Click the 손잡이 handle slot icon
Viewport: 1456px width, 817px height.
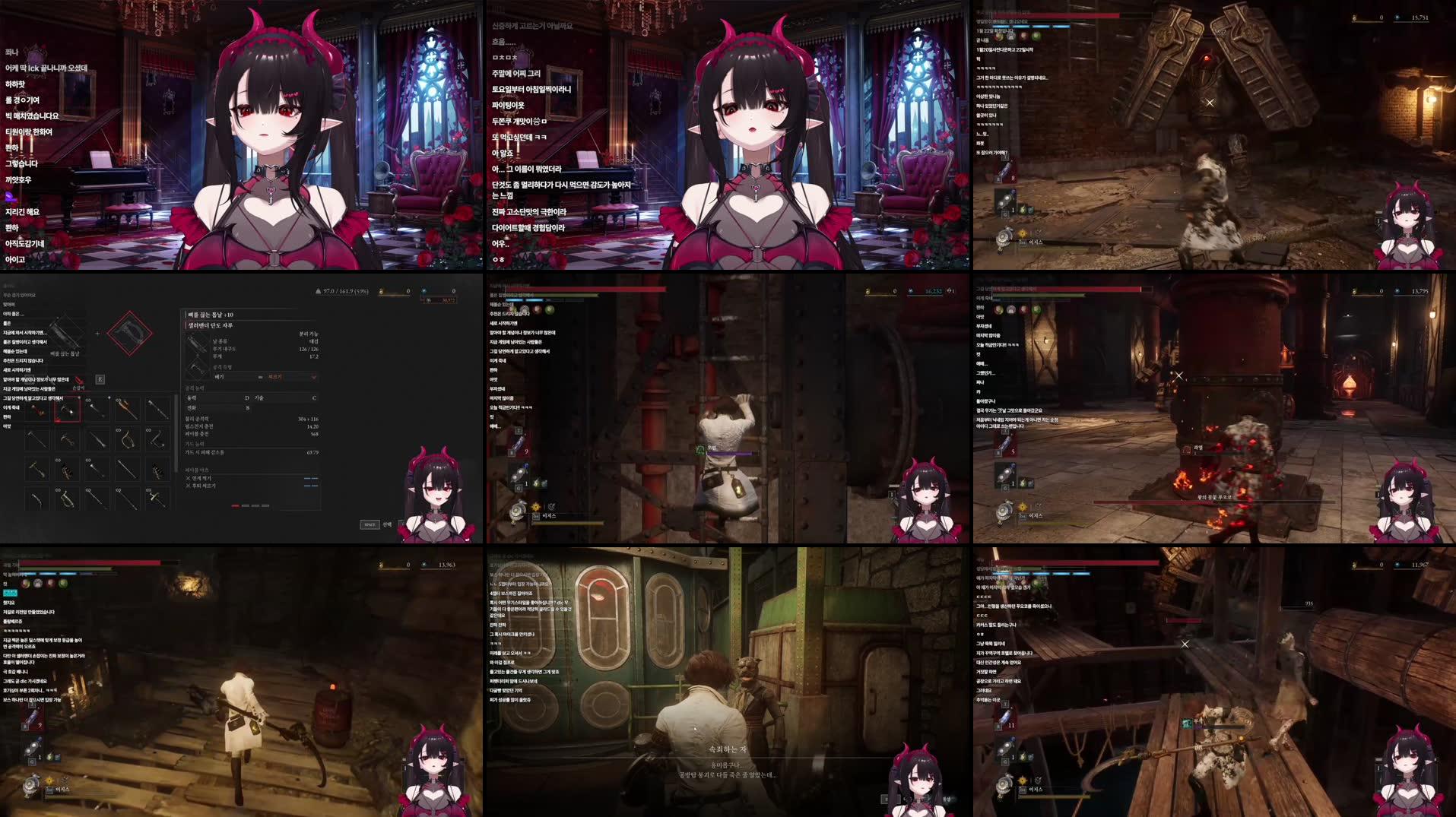[x=79, y=382]
